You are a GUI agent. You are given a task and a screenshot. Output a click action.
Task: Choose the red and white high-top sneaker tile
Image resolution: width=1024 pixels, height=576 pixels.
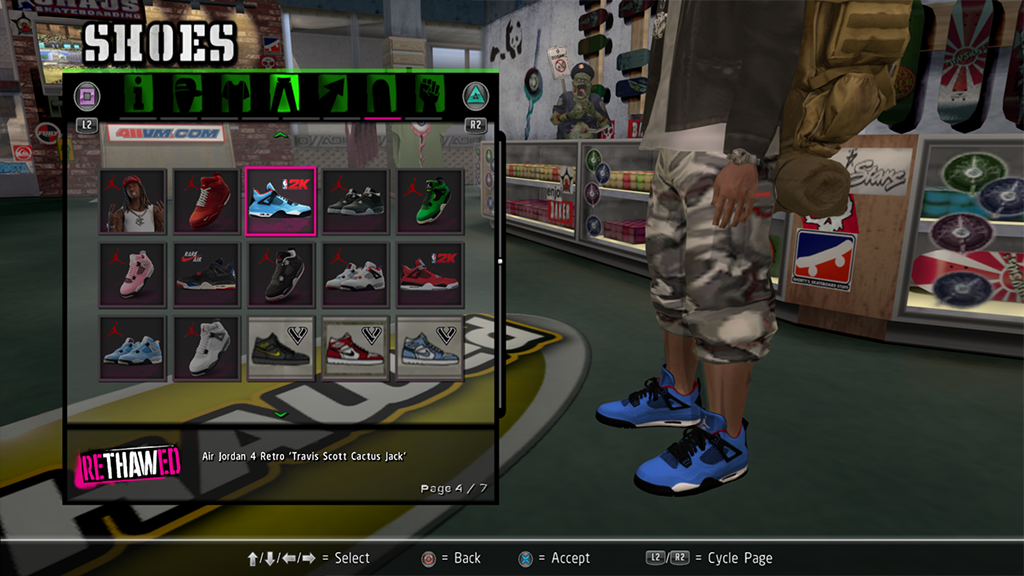355,348
